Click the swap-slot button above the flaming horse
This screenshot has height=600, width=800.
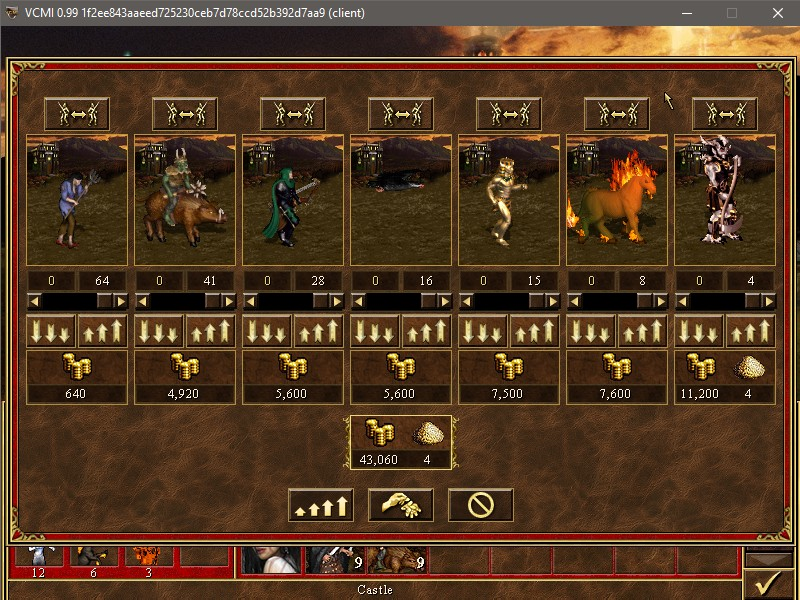(617, 114)
